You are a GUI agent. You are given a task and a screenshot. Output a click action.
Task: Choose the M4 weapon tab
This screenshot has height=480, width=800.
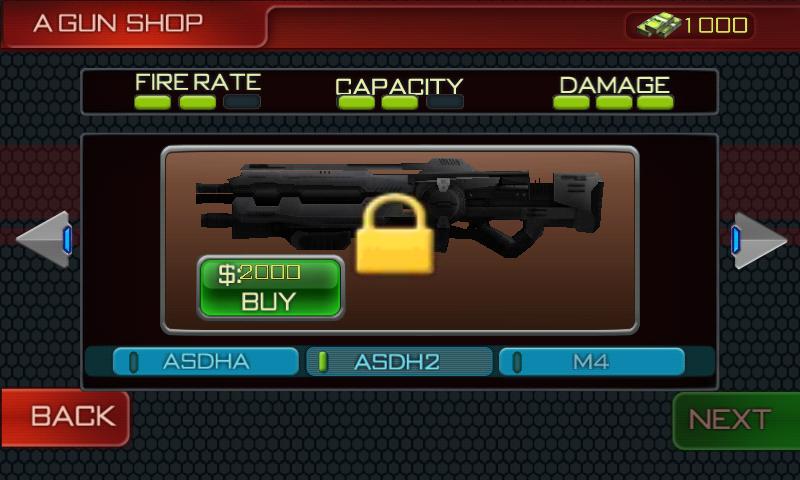click(x=591, y=361)
